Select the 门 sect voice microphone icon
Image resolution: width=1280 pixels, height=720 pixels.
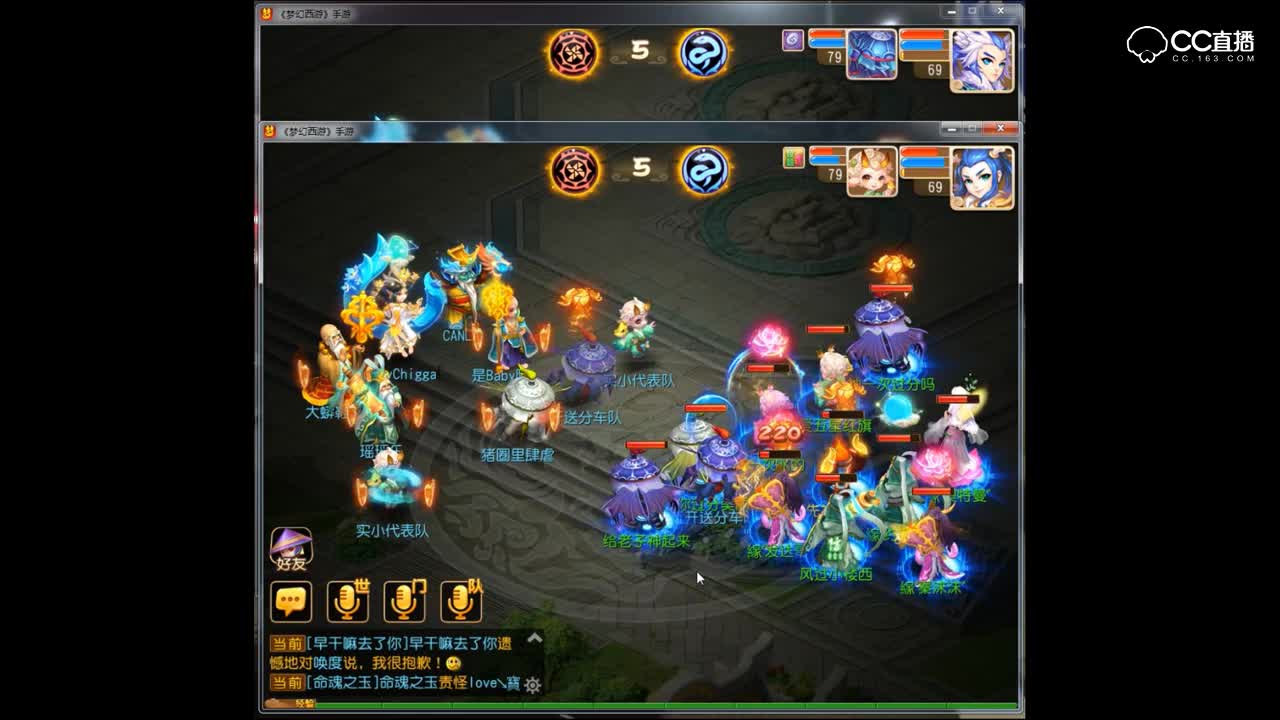point(406,600)
